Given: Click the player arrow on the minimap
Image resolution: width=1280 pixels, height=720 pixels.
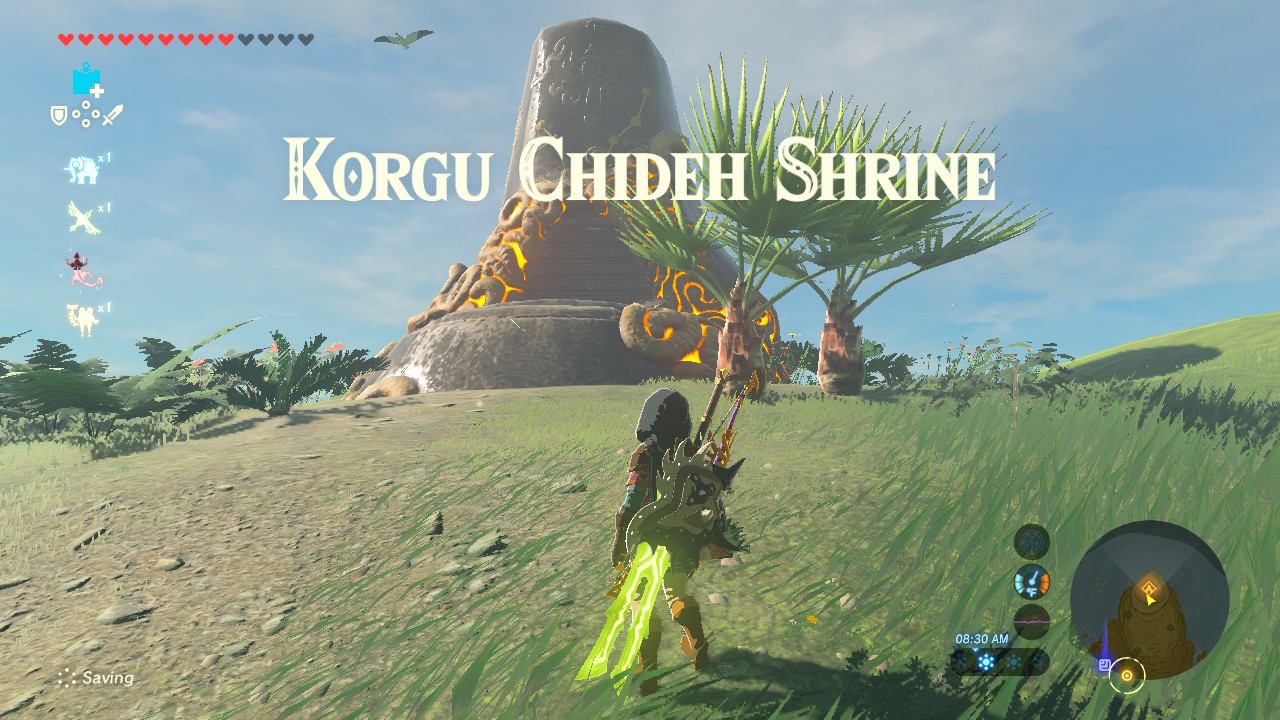Looking at the screenshot, I should [x=1149, y=602].
